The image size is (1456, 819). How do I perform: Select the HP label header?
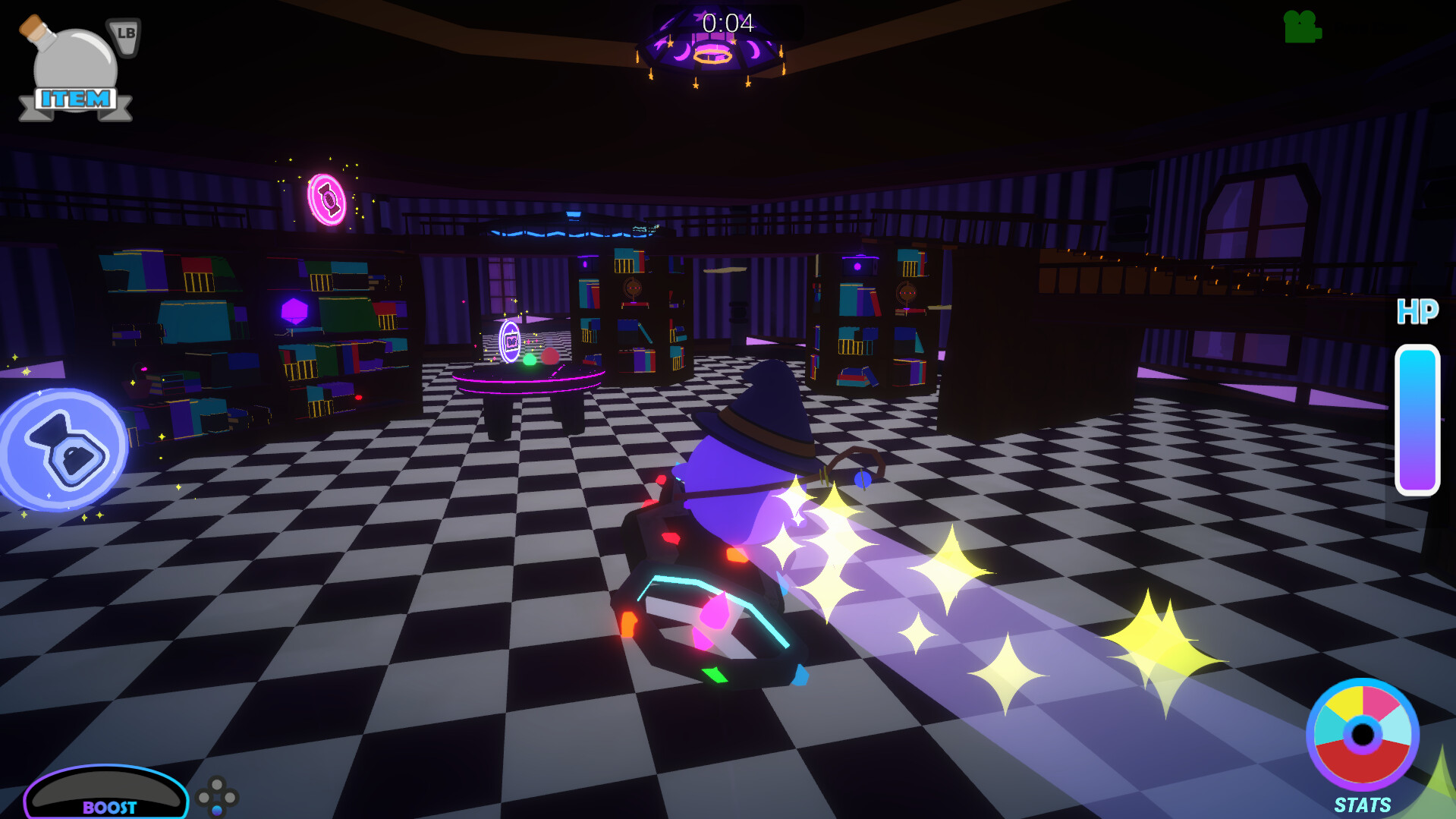(1418, 310)
